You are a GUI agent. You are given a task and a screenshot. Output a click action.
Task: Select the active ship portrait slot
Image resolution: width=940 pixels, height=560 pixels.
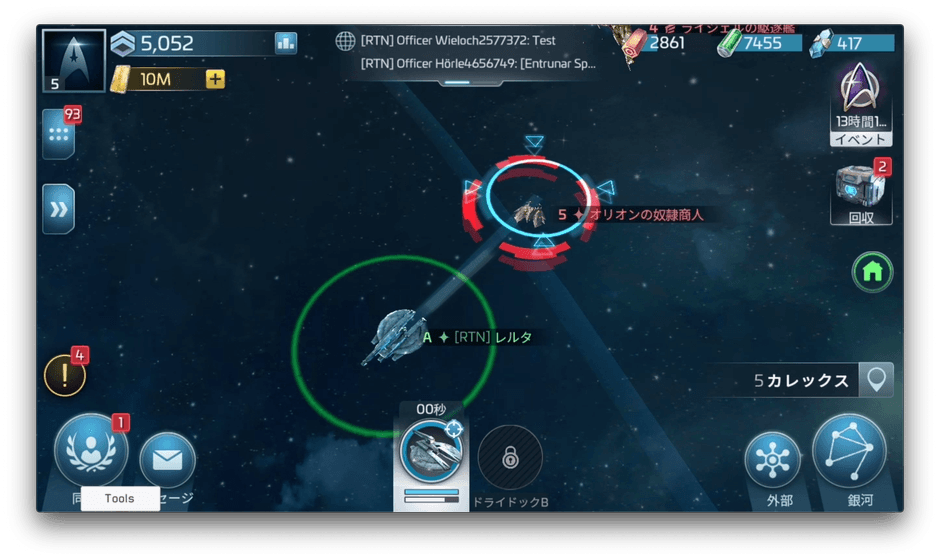pos(431,454)
